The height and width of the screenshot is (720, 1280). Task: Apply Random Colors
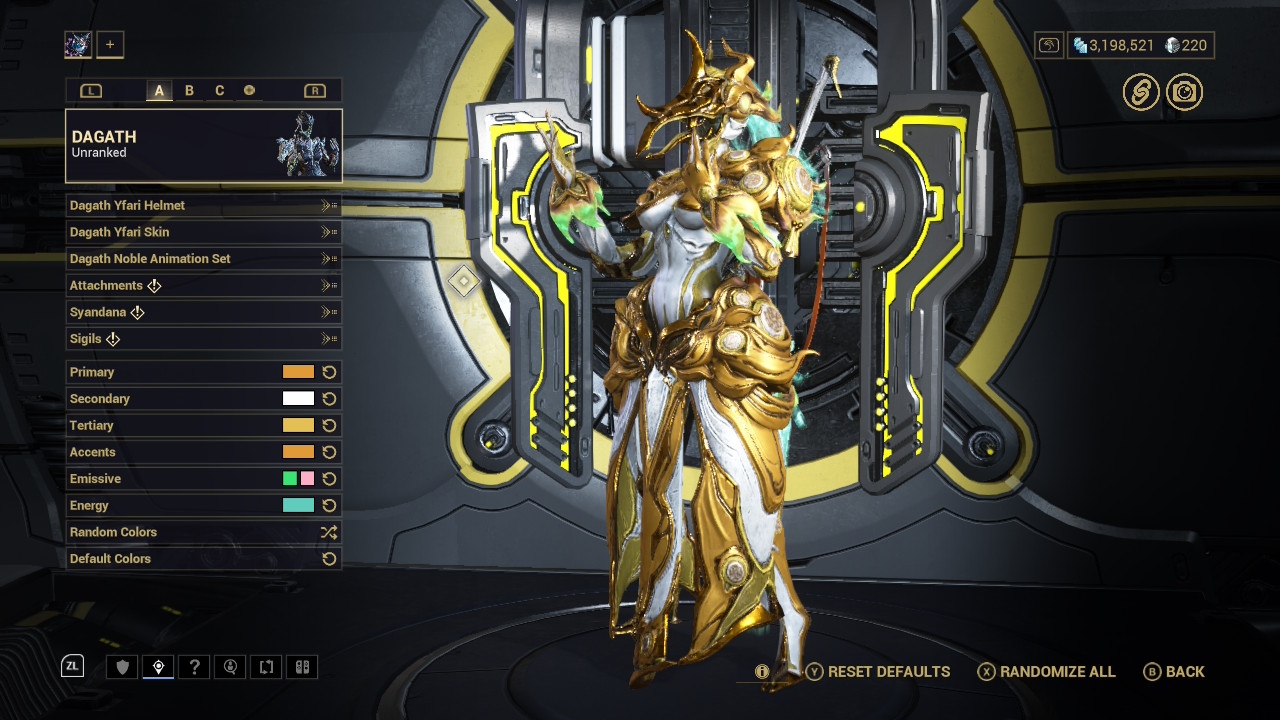(203, 532)
